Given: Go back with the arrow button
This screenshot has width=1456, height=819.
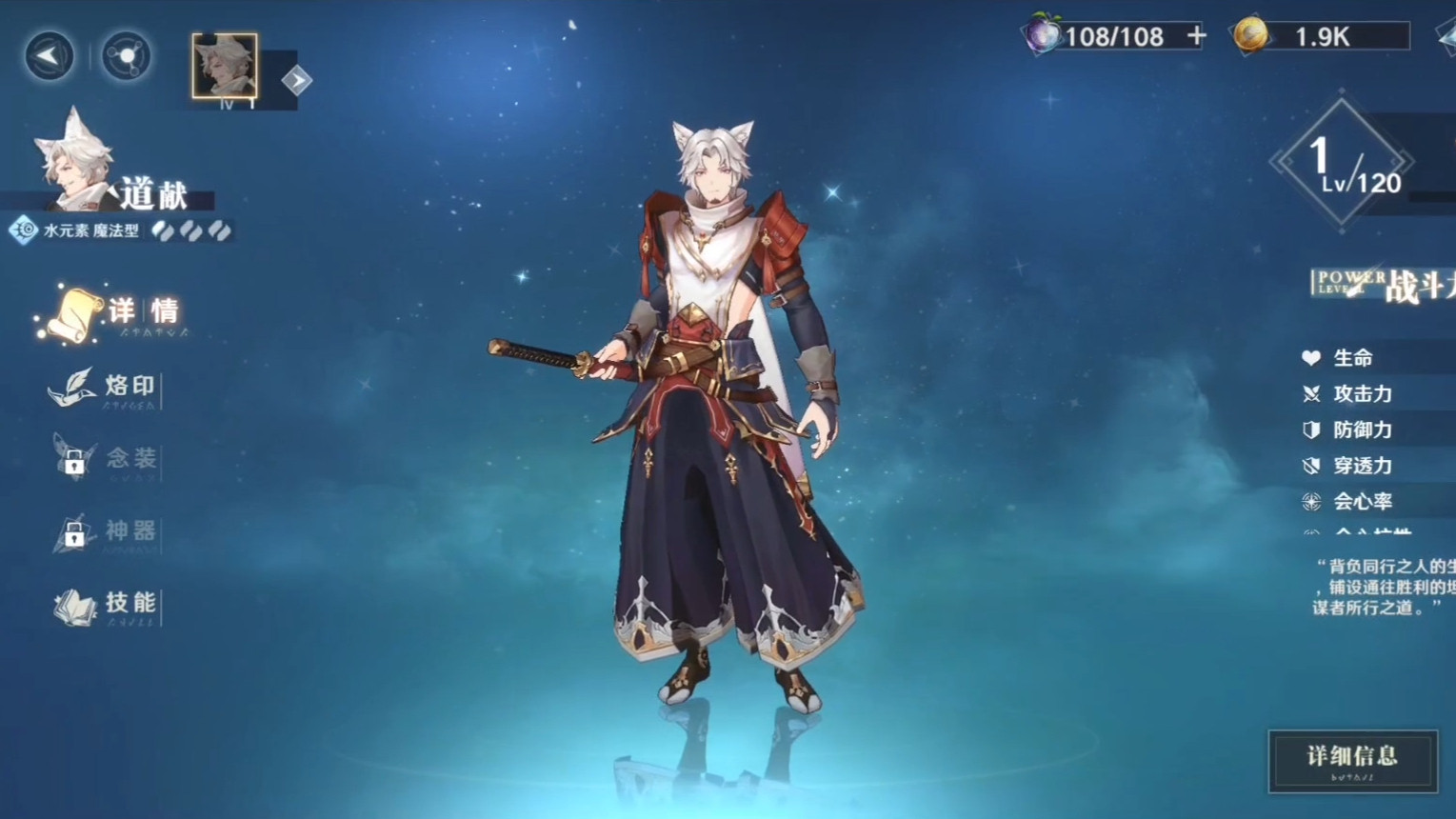Looking at the screenshot, I should click(x=49, y=56).
